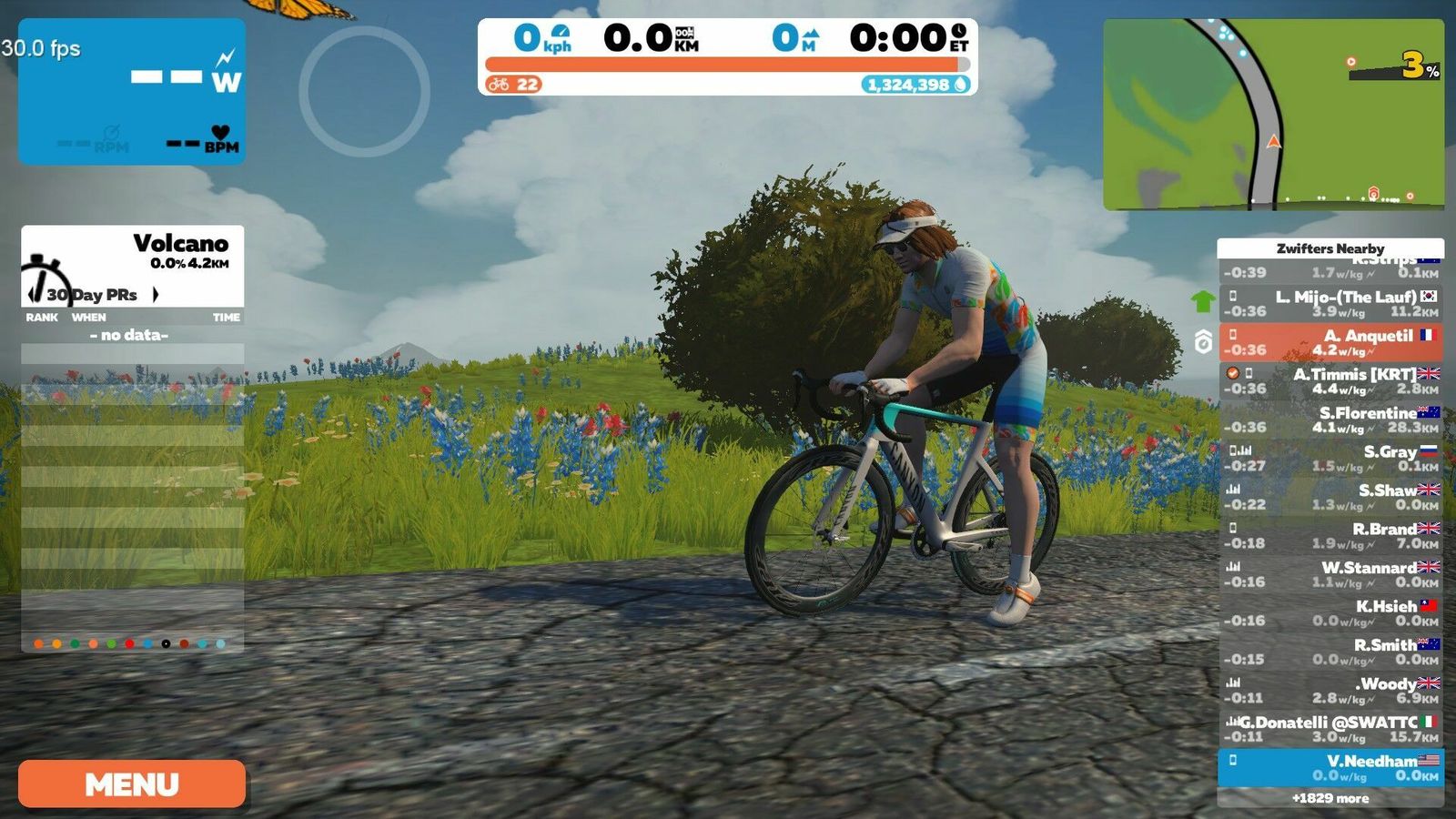This screenshot has width=1456, height=819.
Task: Pick S.Florentine in the rider list
Action: (1330, 420)
